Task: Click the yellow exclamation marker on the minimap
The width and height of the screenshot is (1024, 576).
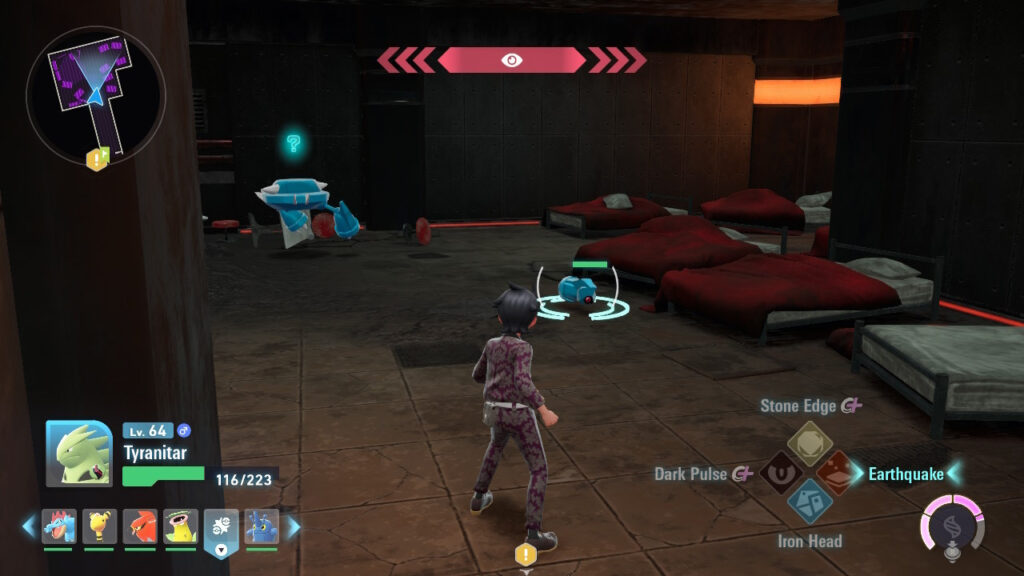Action: tap(97, 158)
